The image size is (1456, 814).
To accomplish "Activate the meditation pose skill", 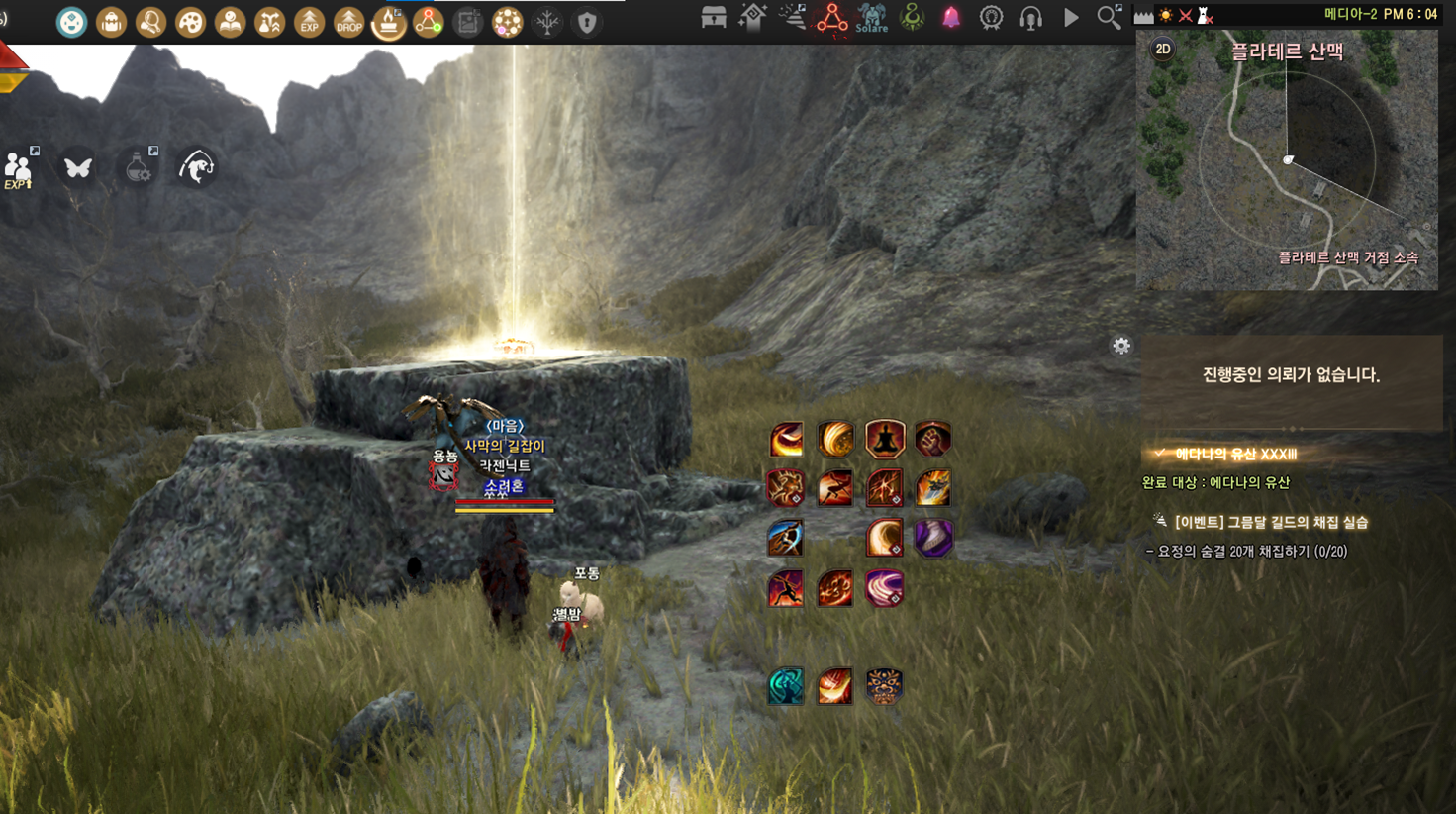I will click(885, 439).
